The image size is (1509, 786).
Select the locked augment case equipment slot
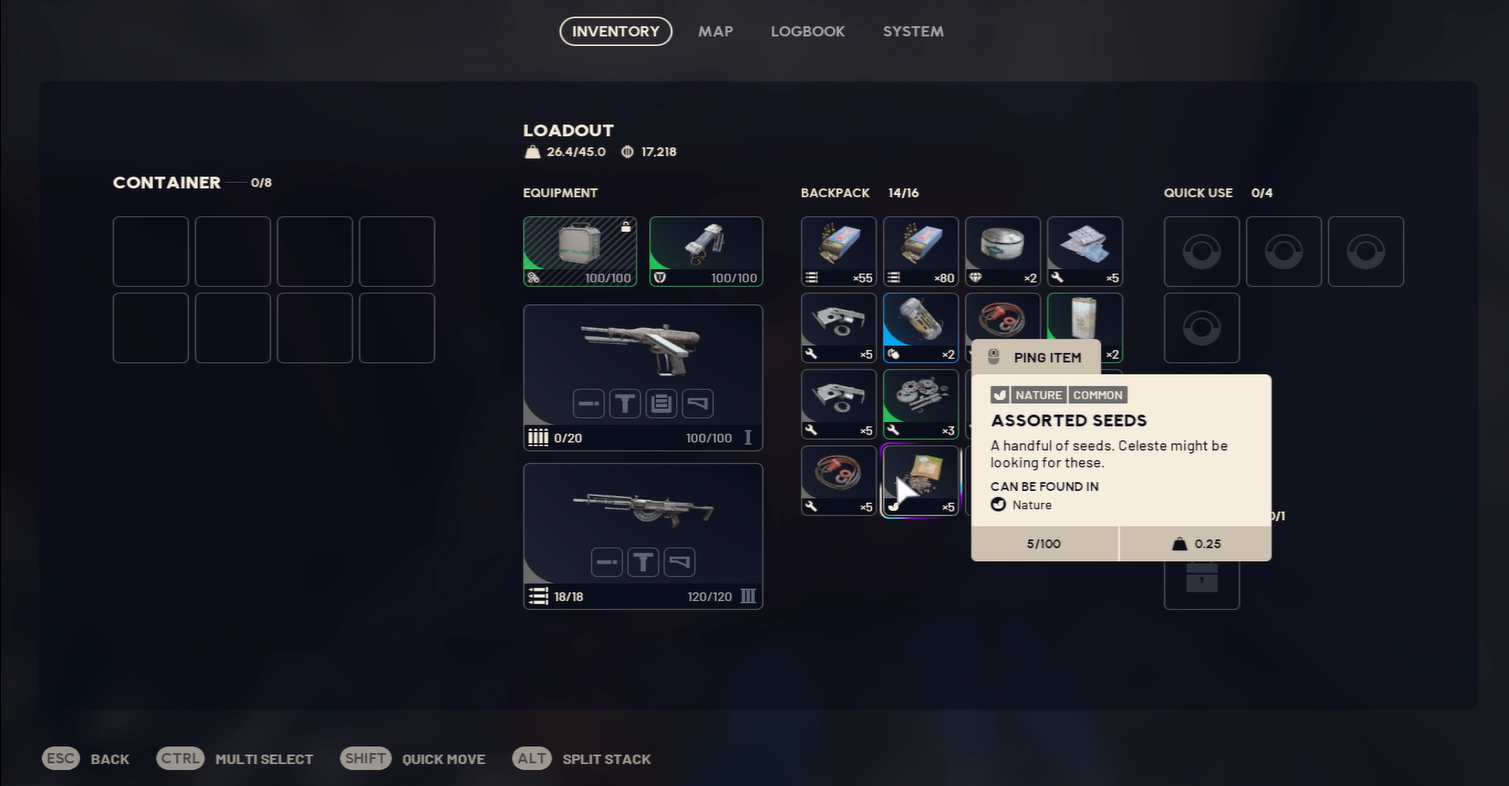point(580,251)
